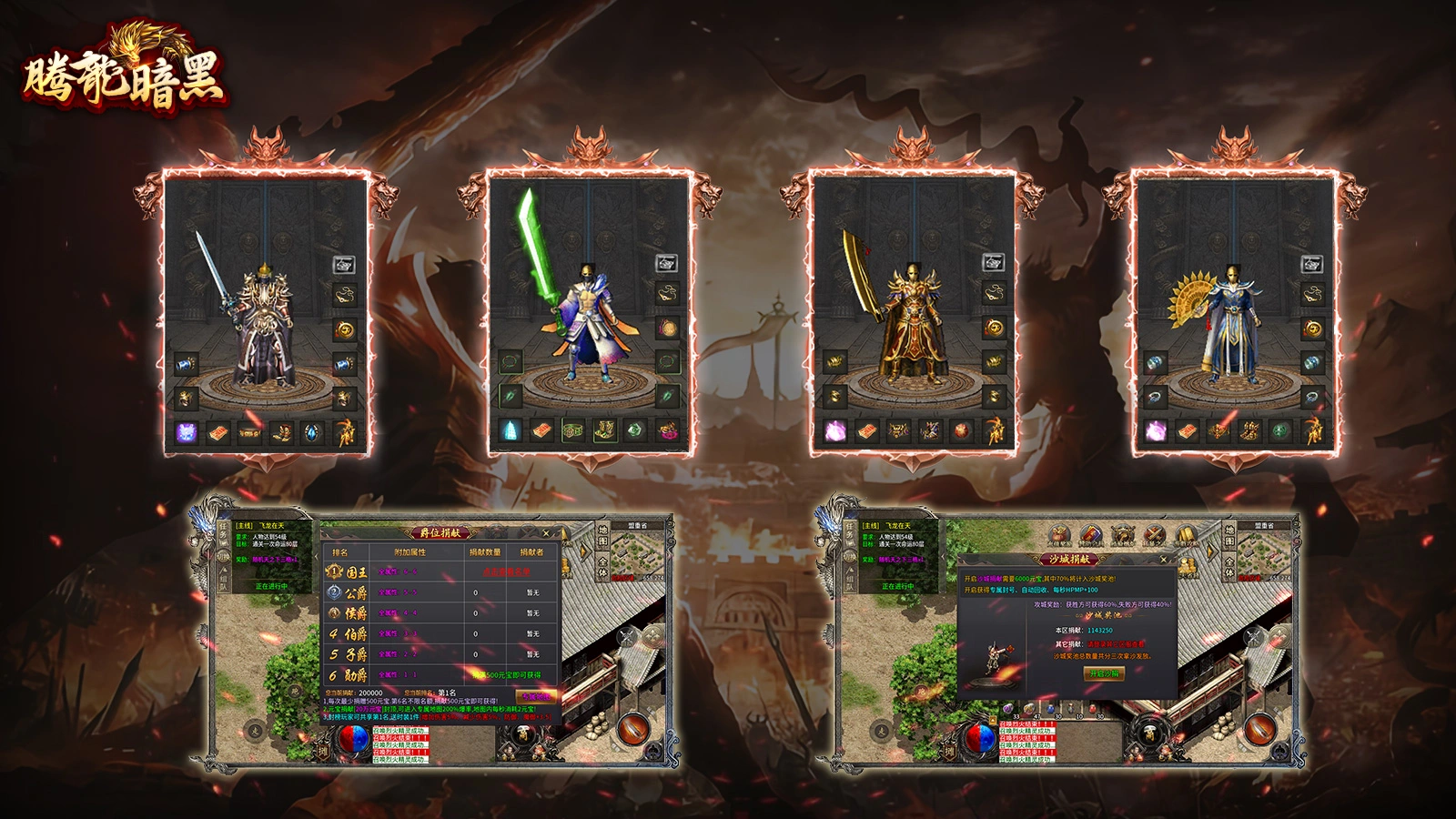Select the green boots slot on green-sword card
Viewport: 1456px width, 819px height.
pyautogui.click(x=603, y=430)
